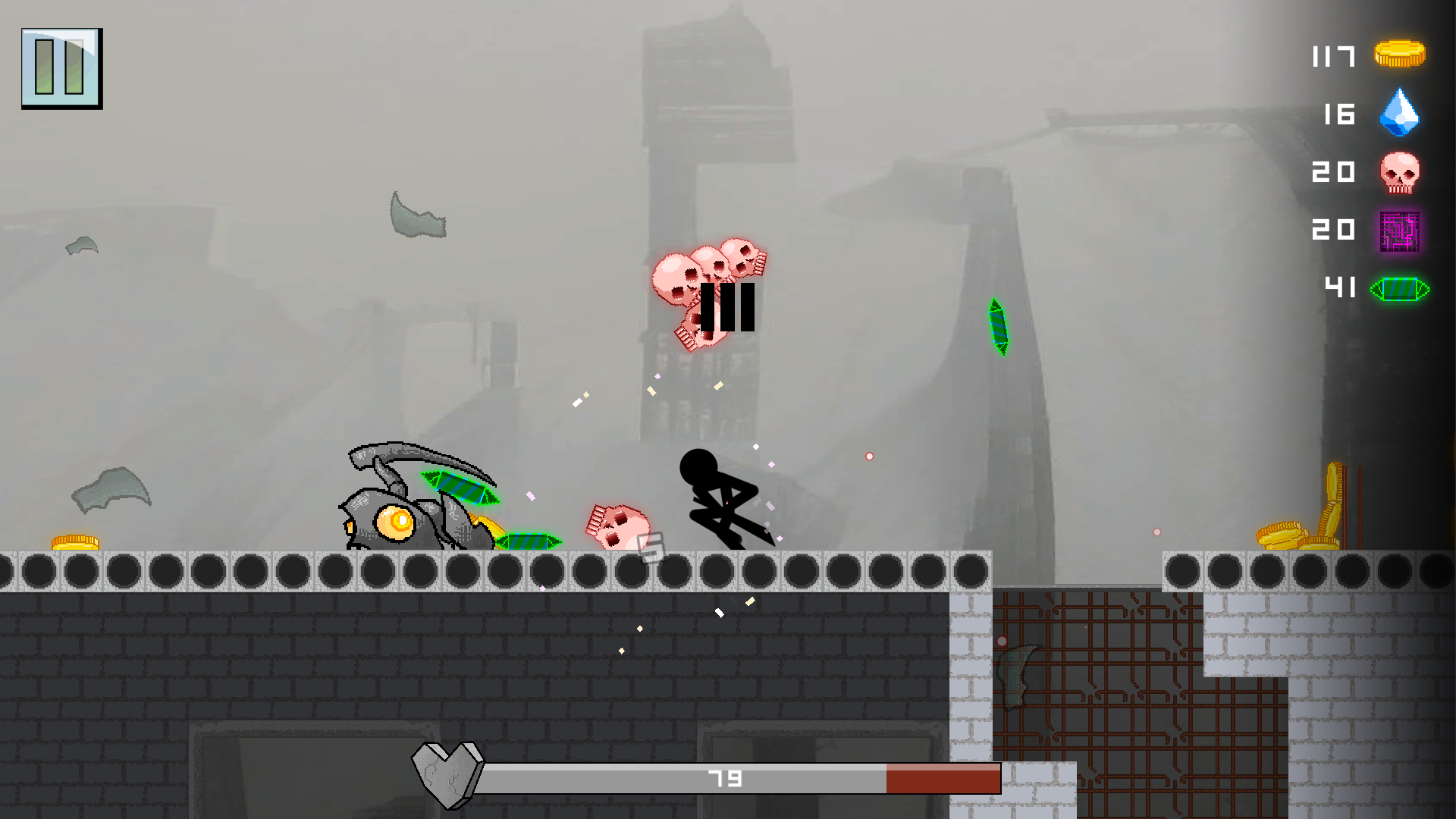Select the floating green capsule pickup midair
Screen dimensions: 1456x819
tap(999, 328)
